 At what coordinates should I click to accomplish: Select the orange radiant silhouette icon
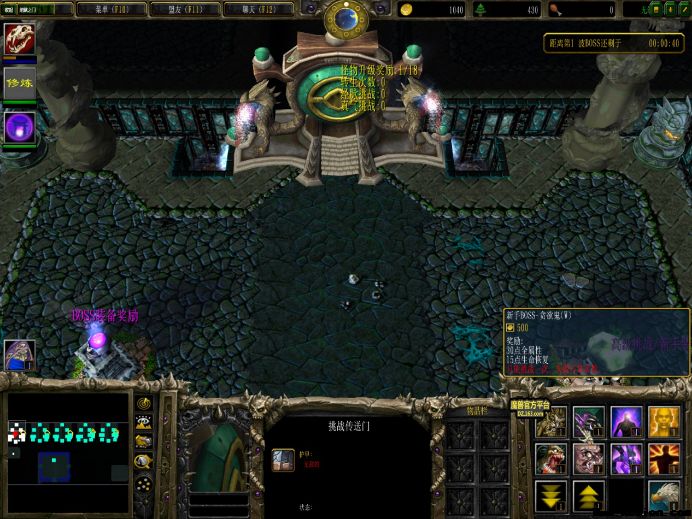[x=663, y=458]
